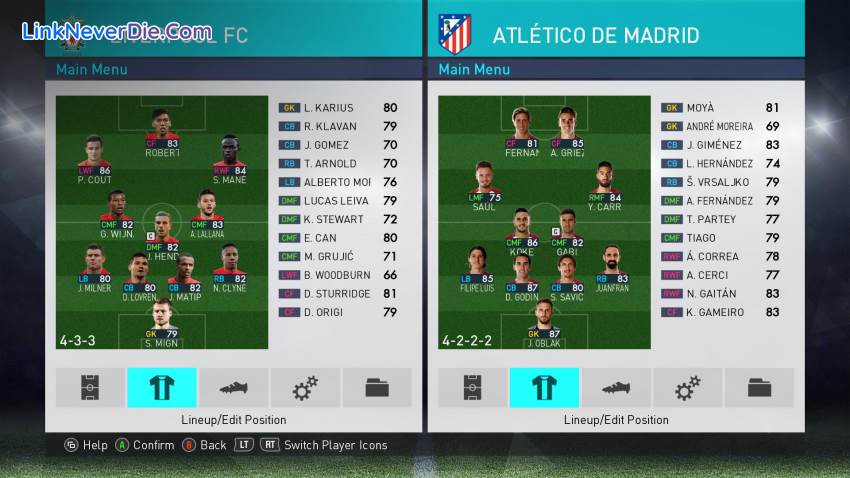850x478 pixels.
Task: Select Atlético's shirt Lineup/Edit Position icon
Action: coord(544,388)
